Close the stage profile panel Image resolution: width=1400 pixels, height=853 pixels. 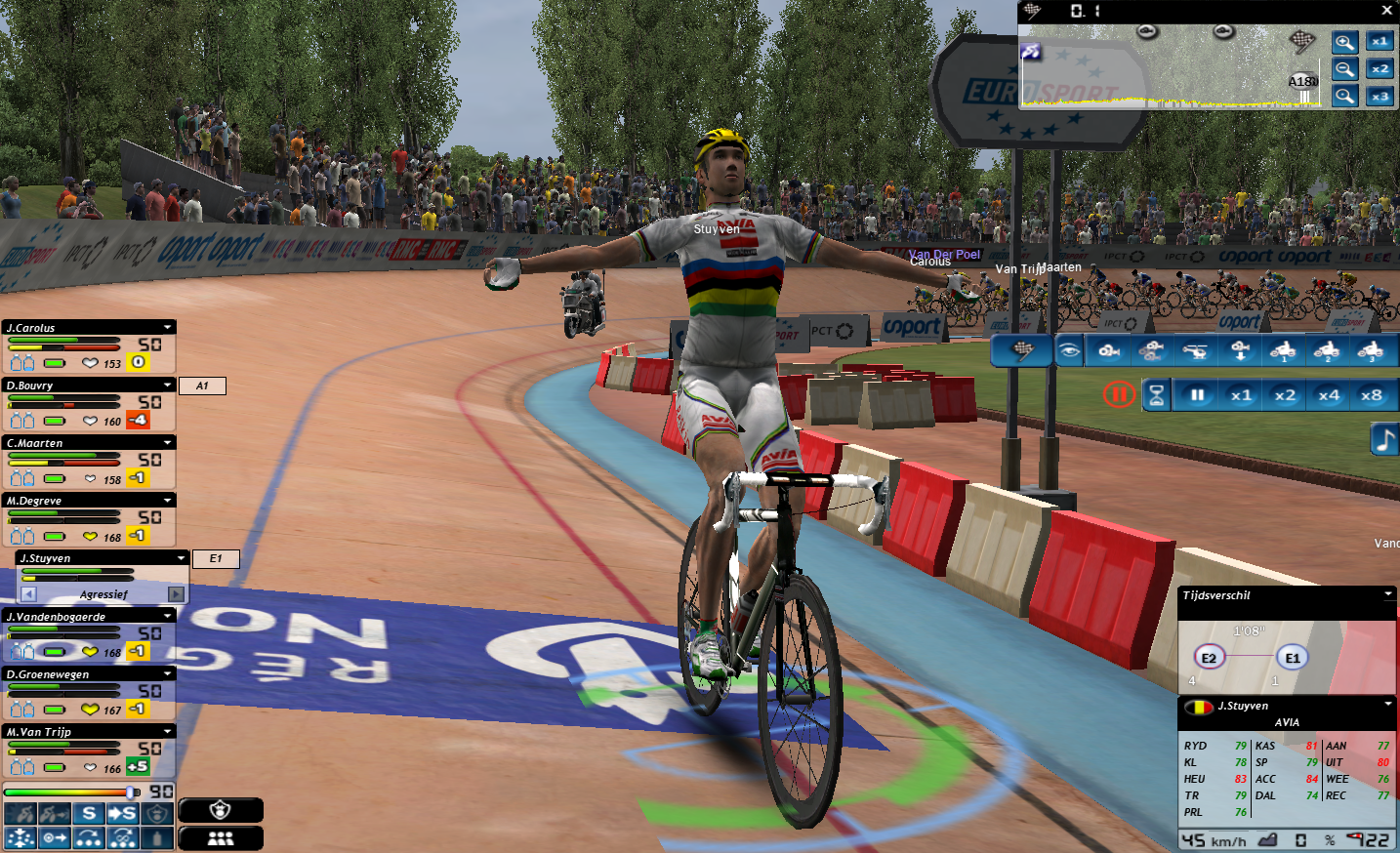point(1386,11)
